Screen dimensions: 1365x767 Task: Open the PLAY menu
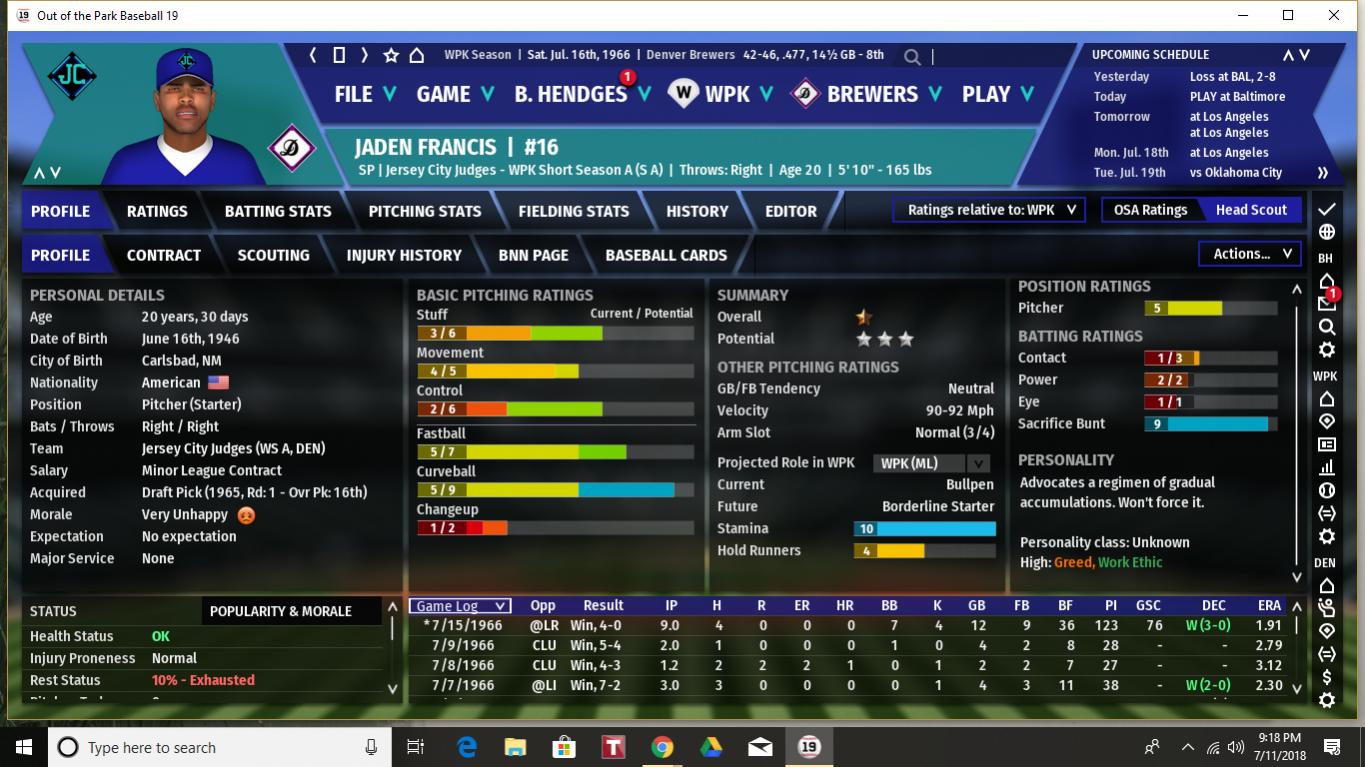(997, 94)
